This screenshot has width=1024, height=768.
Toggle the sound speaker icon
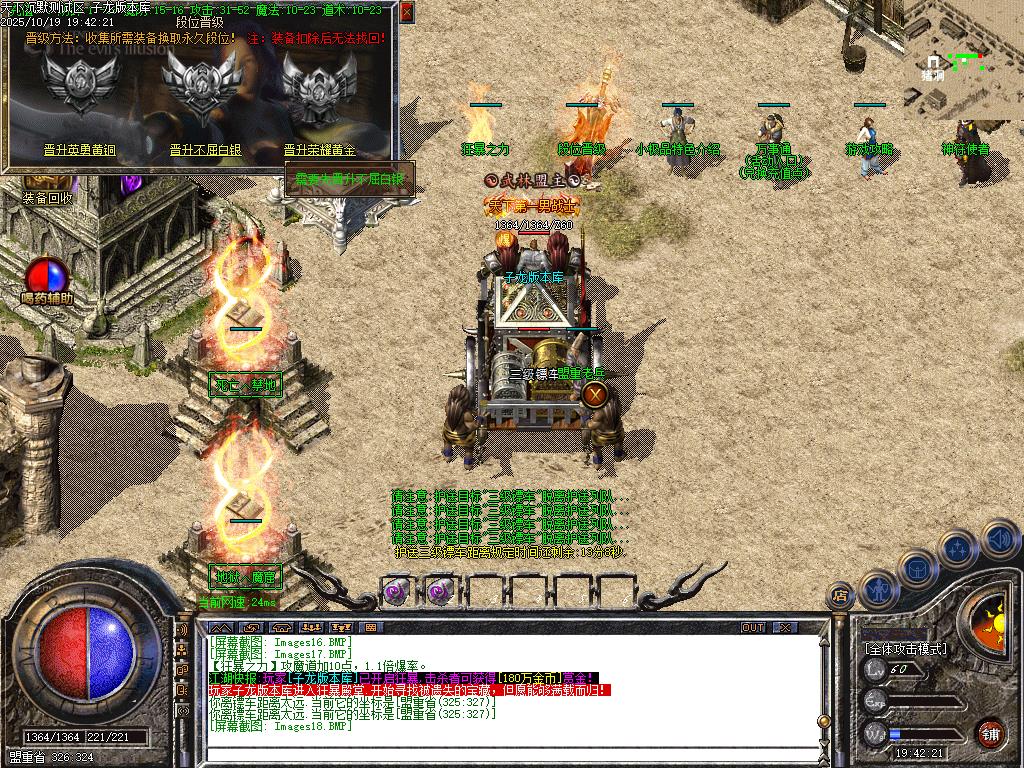point(999,539)
